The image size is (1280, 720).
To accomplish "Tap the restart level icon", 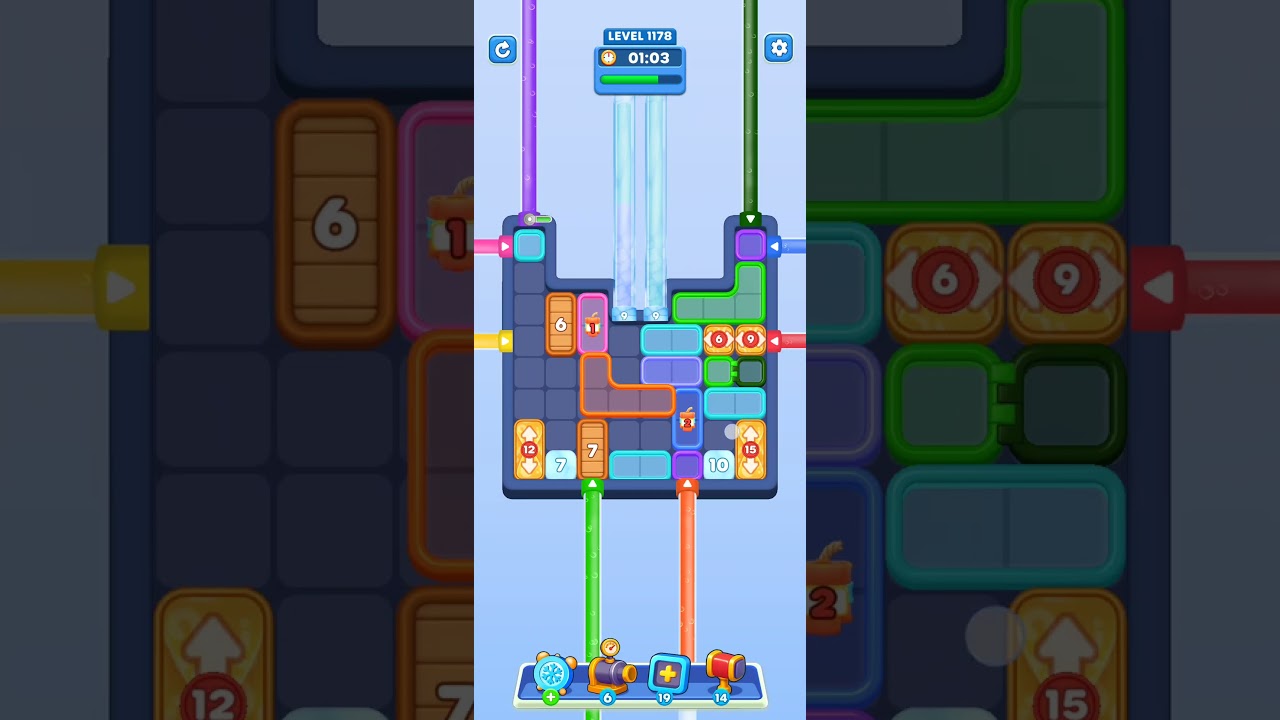I will click(x=502, y=48).
